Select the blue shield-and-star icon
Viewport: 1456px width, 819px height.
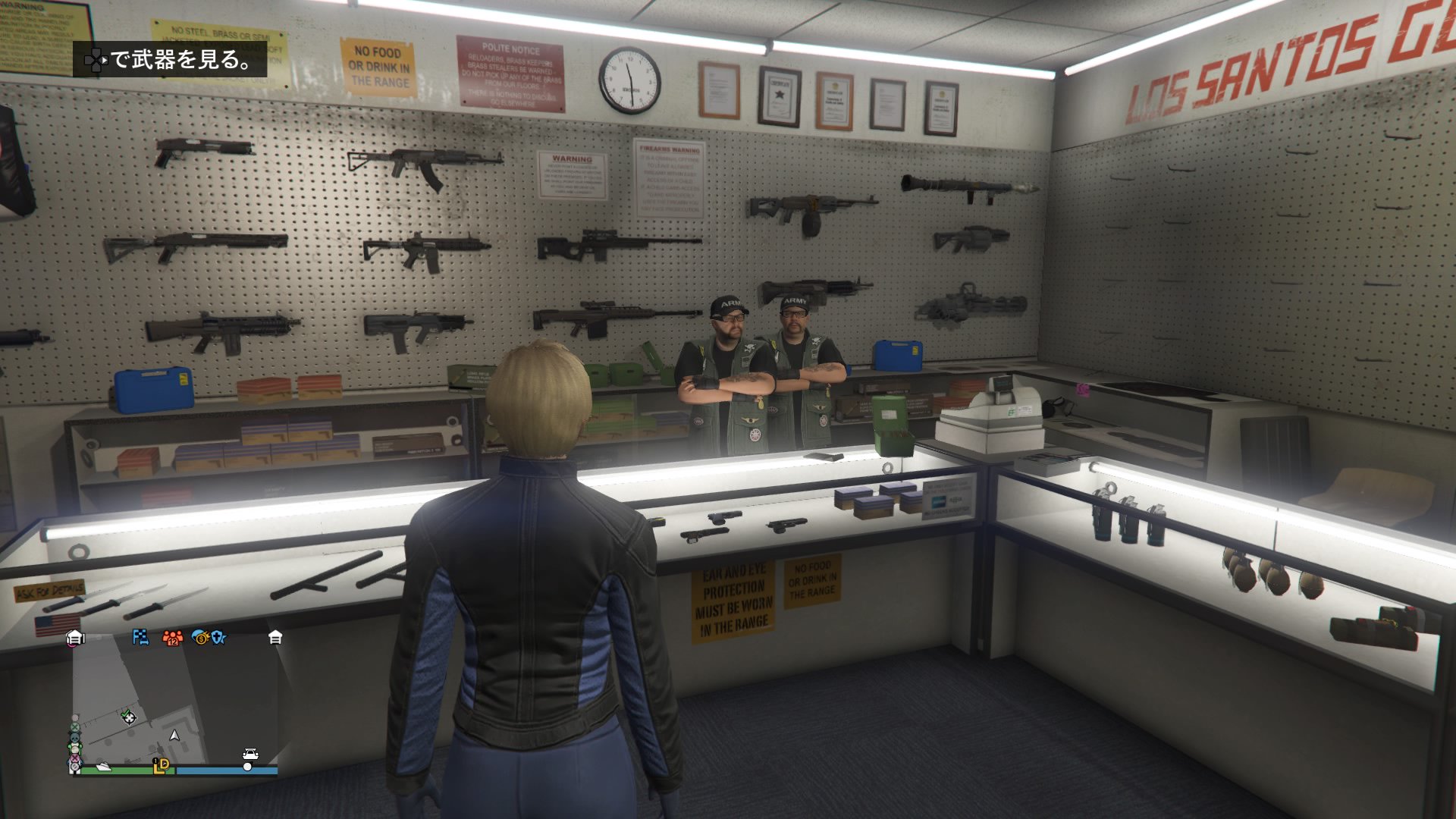[x=218, y=637]
